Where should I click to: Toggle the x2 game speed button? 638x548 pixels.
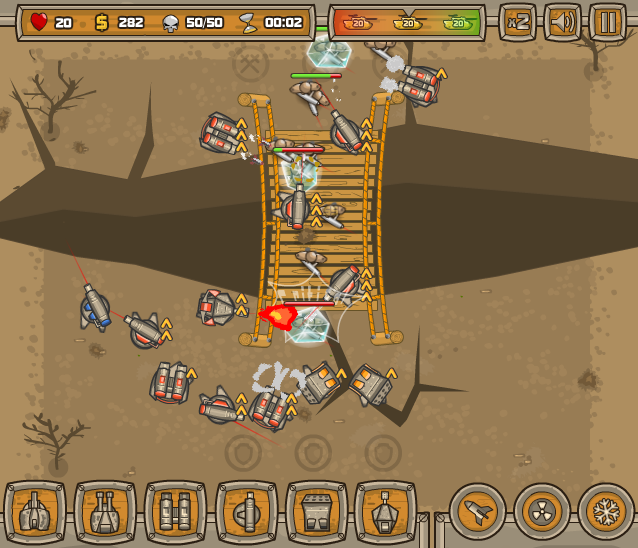518,22
